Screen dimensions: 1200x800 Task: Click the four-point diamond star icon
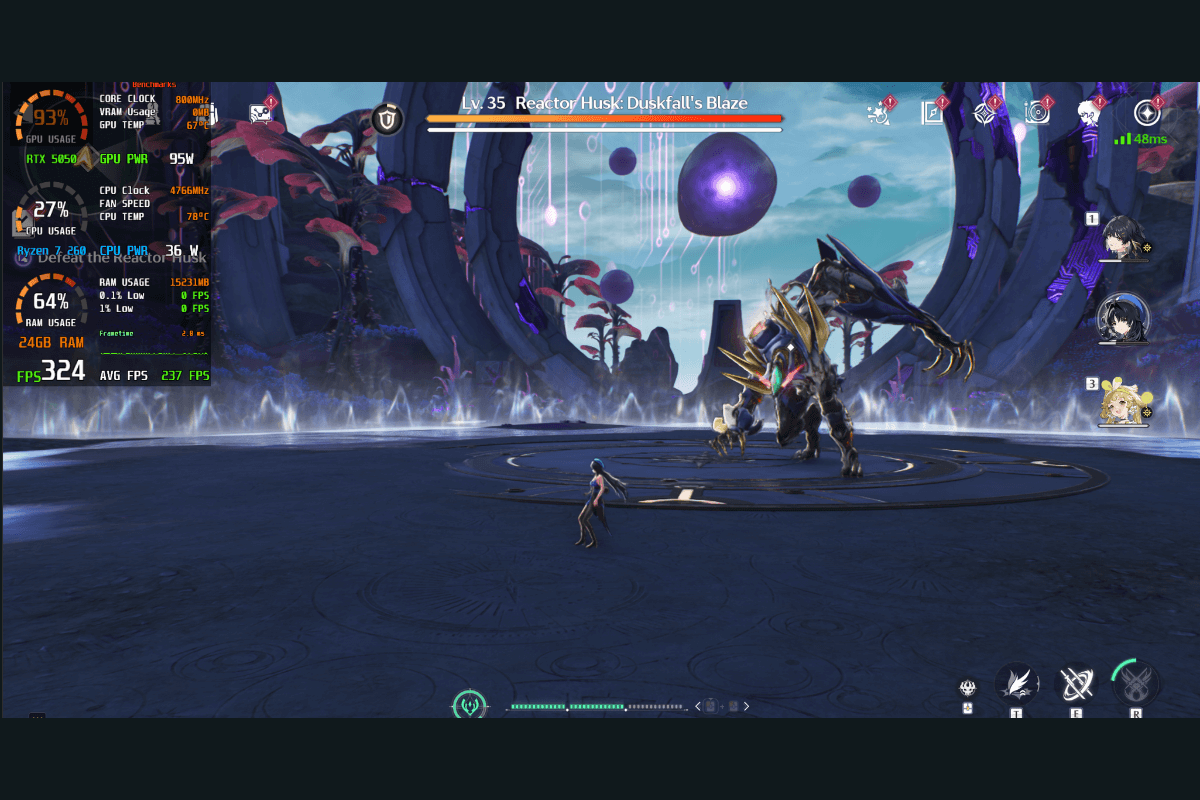[x=987, y=113]
